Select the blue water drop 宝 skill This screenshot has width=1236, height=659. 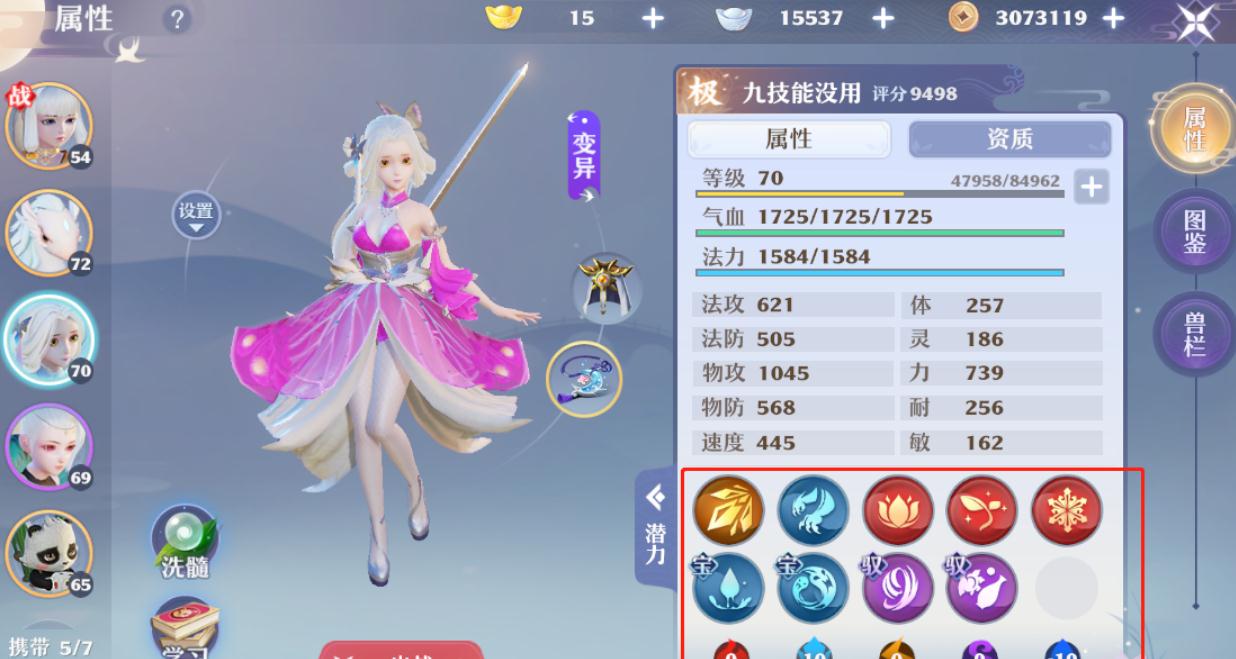[x=728, y=588]
